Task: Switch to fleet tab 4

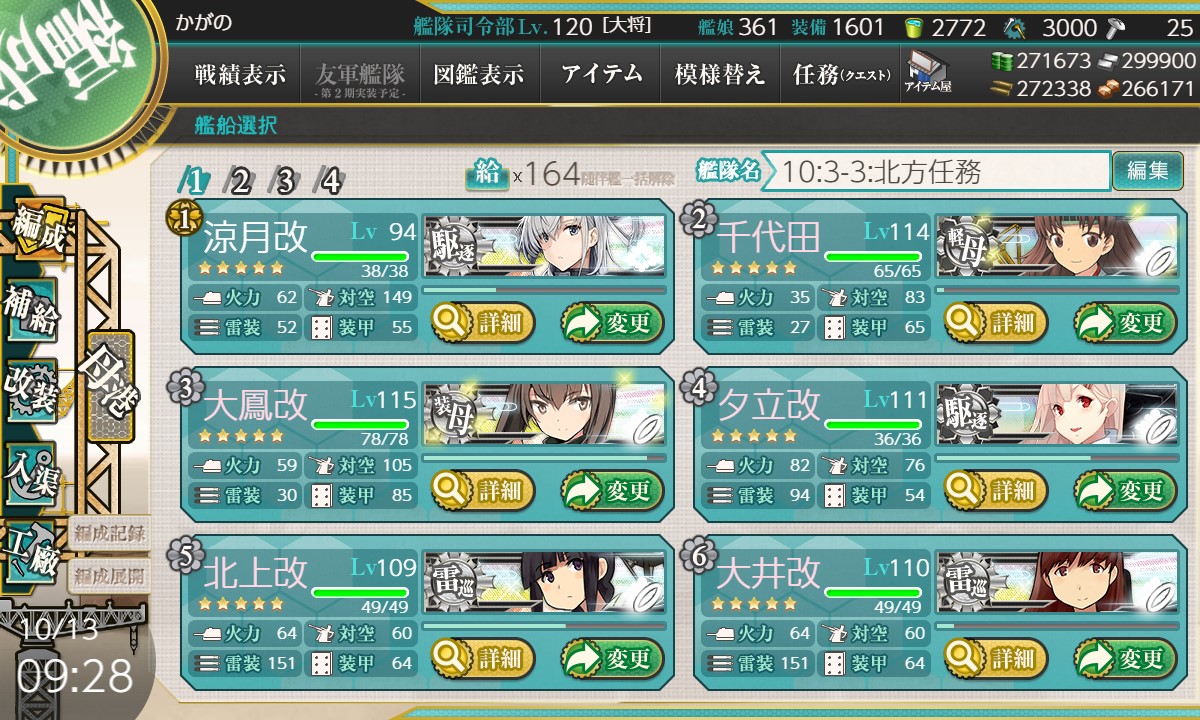Action: [x=330, y=181]
